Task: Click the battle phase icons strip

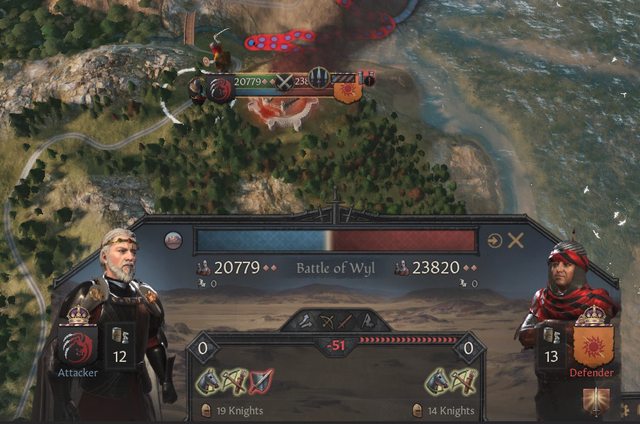Action: (x=337, y=321)
